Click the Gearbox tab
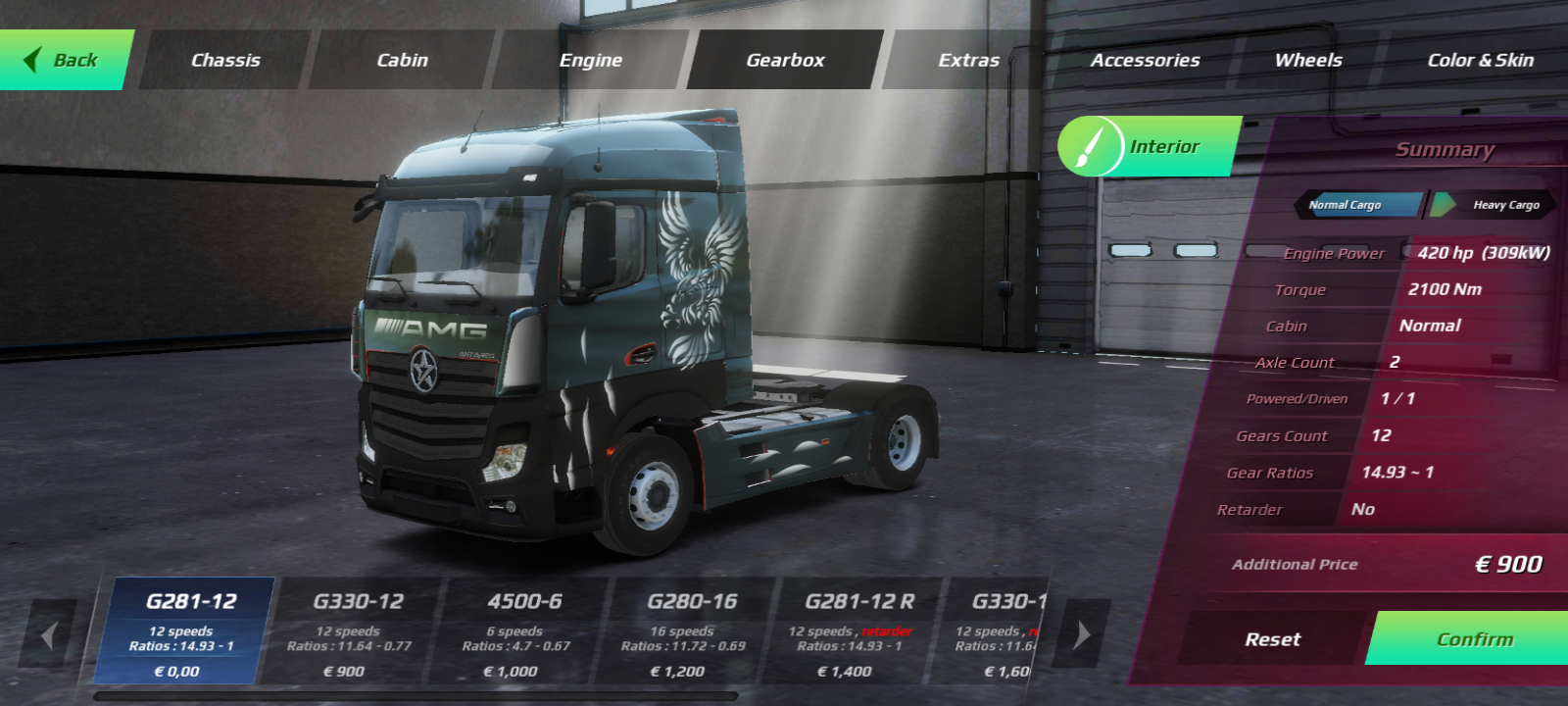1568x706 pixels. click(x=785, y=60)
